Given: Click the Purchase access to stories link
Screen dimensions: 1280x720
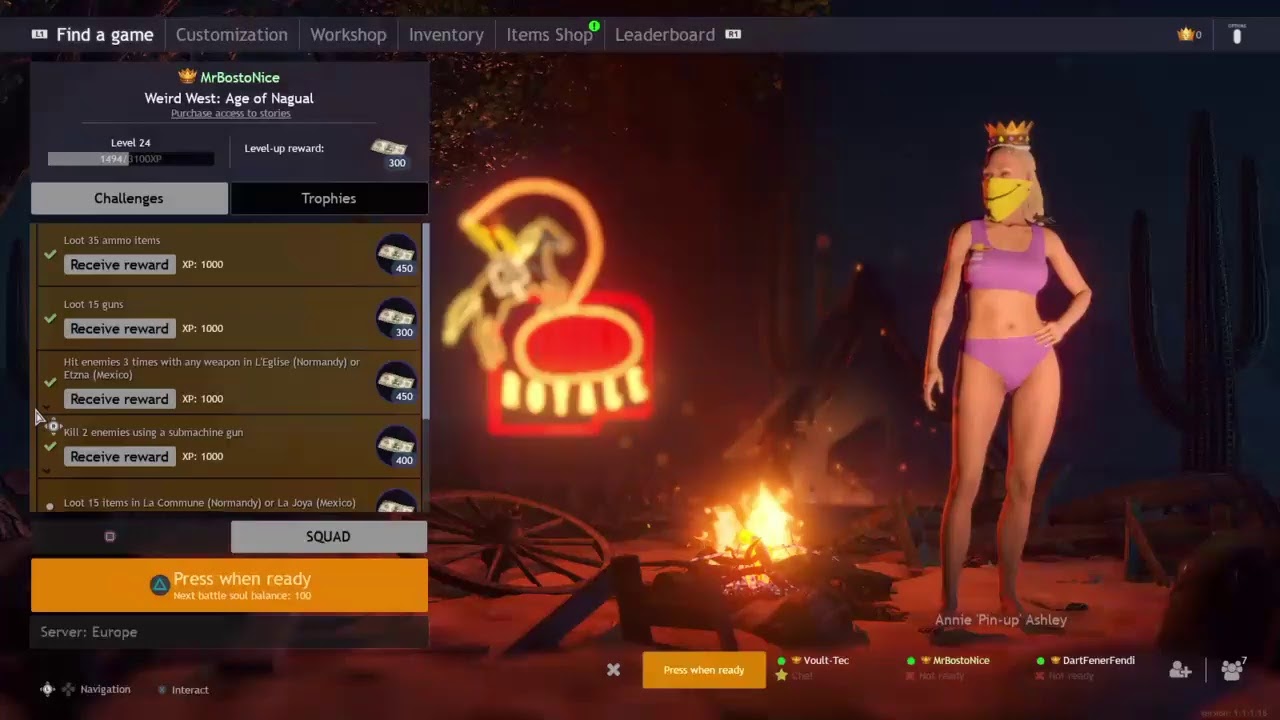Looking at the screenshot, I should [x=230, y=114].
